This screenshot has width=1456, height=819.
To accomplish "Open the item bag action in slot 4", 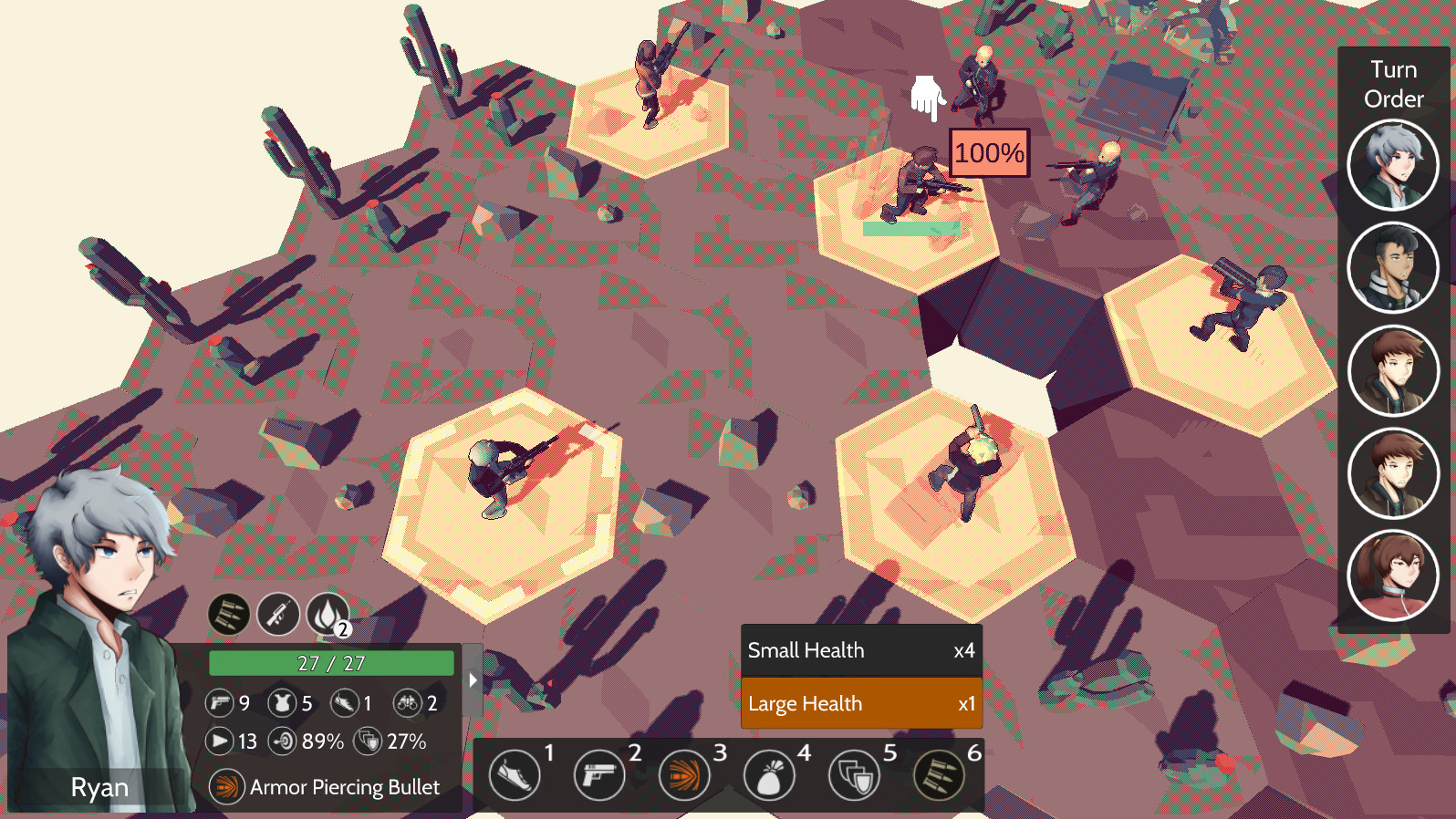I will pos(772,774).
